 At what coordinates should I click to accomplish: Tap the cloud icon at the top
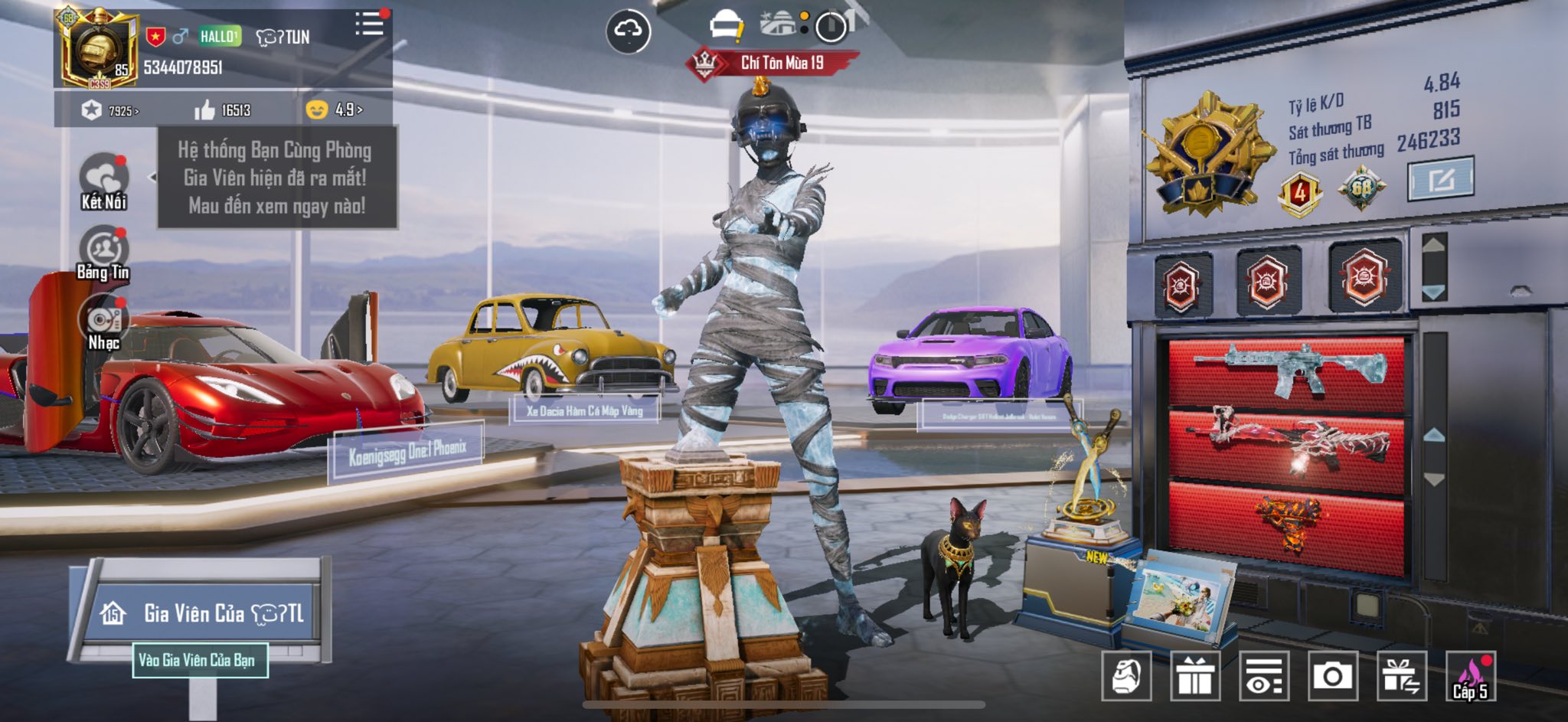[x=629, y=31]
